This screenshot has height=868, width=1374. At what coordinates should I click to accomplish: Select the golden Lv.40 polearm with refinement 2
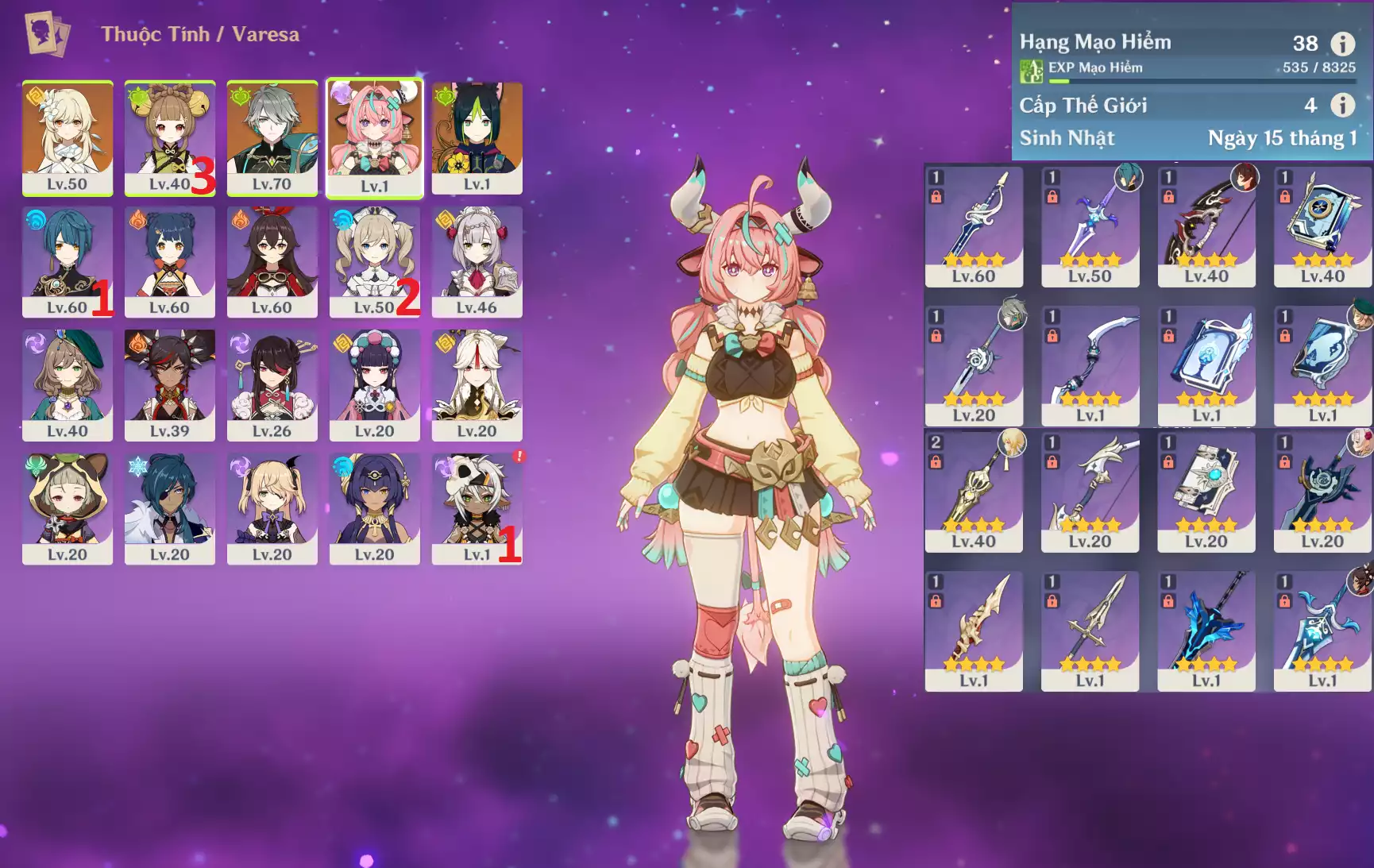click(x=974, y=492)
